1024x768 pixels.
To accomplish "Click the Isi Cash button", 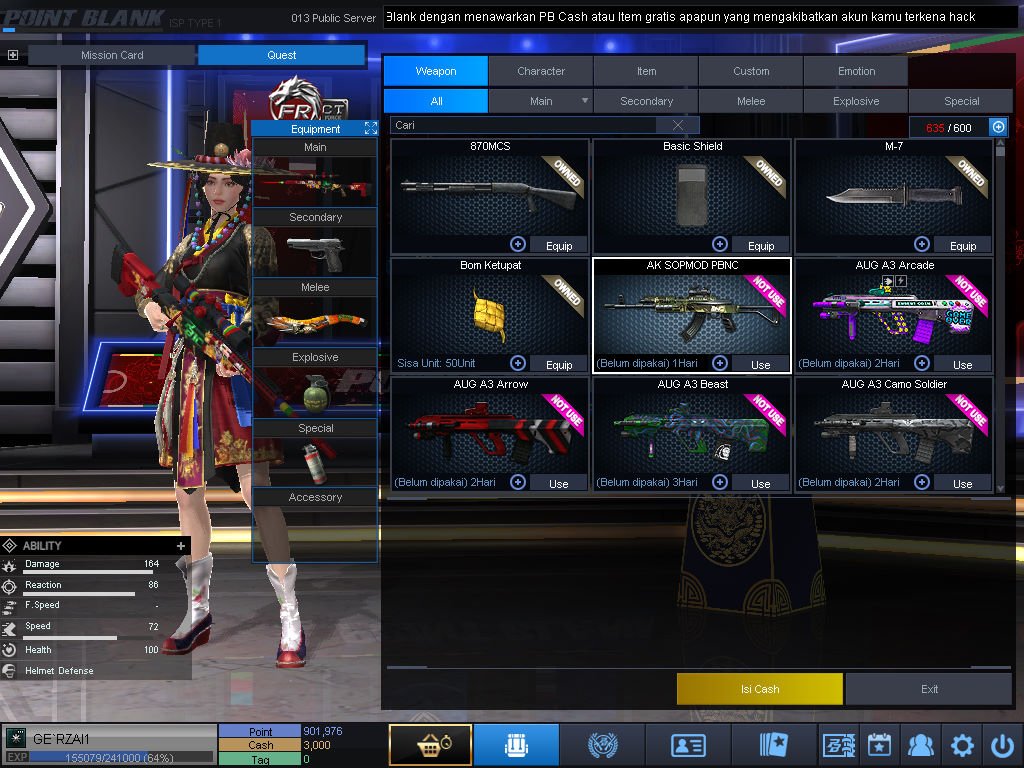I will tap(760, 689).
